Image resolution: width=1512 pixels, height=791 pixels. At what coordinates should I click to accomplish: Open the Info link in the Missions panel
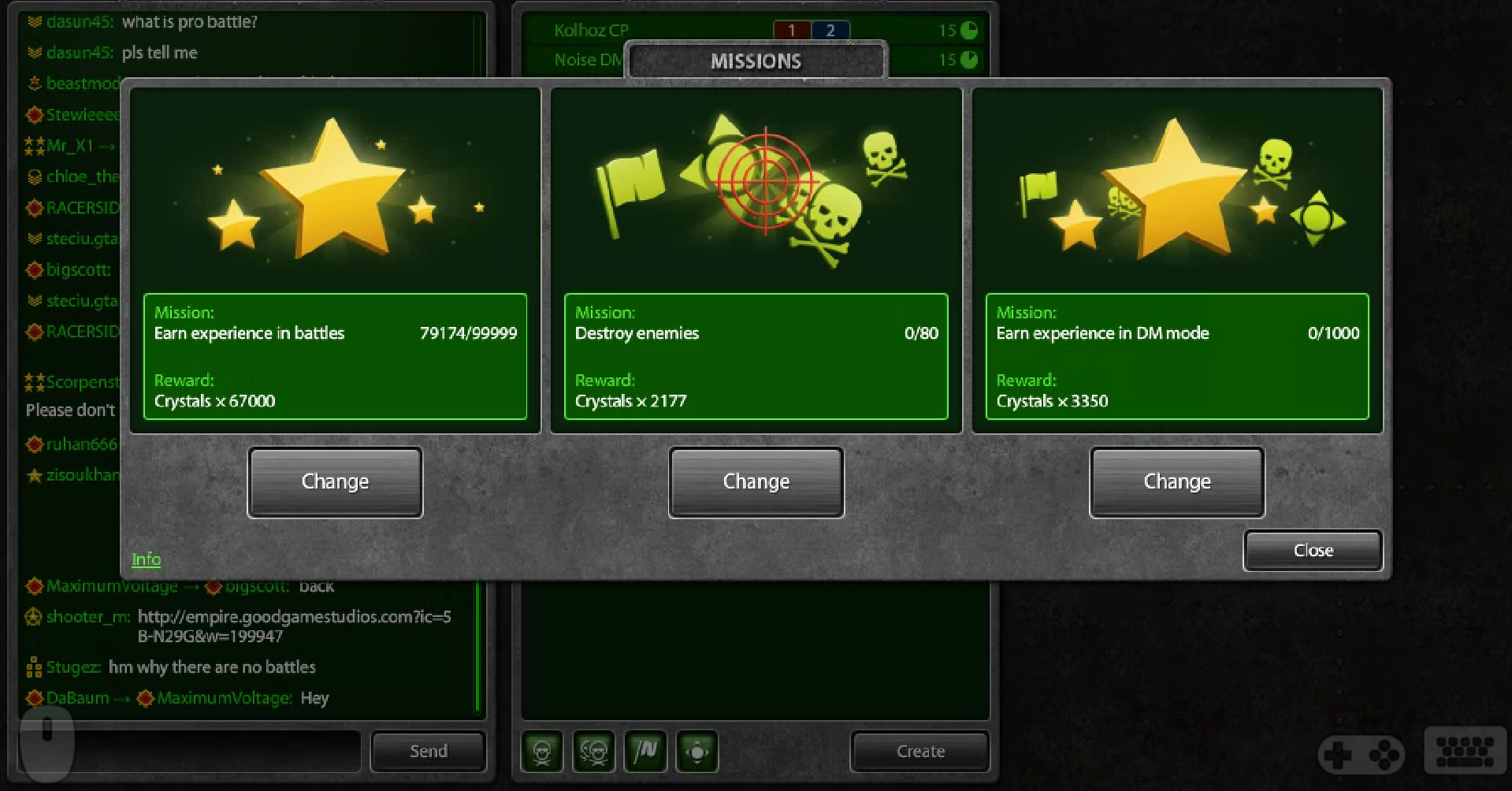click(146, 559)
